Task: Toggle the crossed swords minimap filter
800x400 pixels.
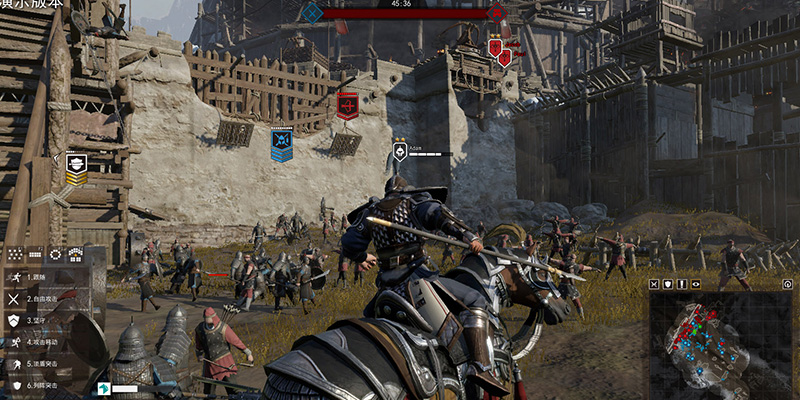Action: point(655,284)
